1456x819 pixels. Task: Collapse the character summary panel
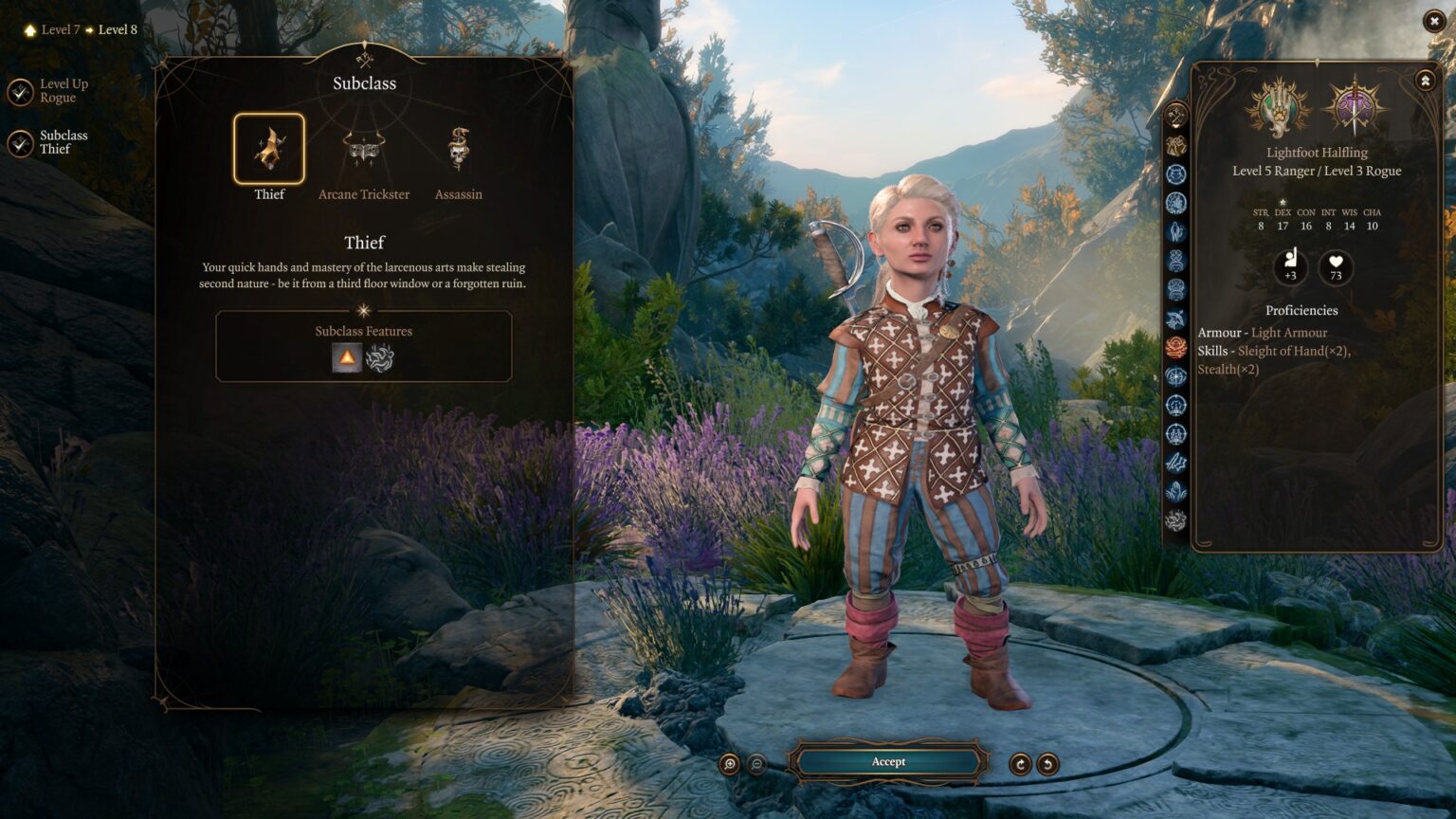[1425, 82]
